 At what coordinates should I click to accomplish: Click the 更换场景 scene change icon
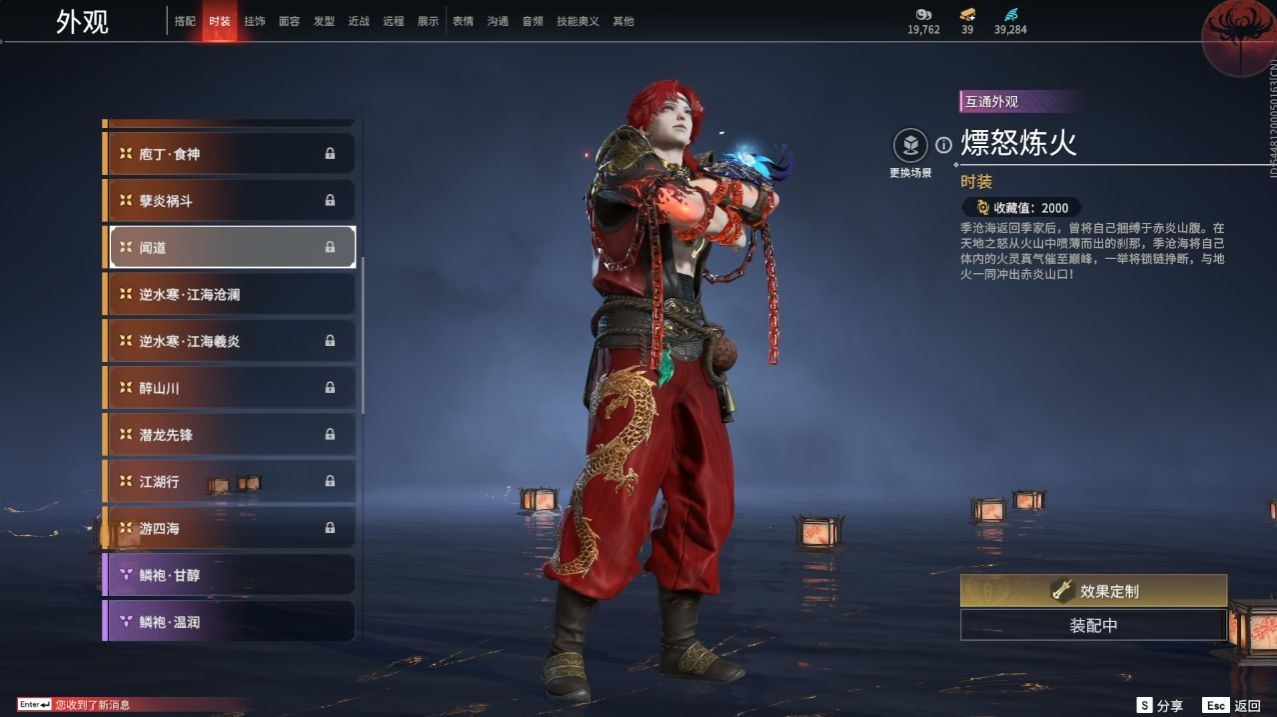coord(910,147)
